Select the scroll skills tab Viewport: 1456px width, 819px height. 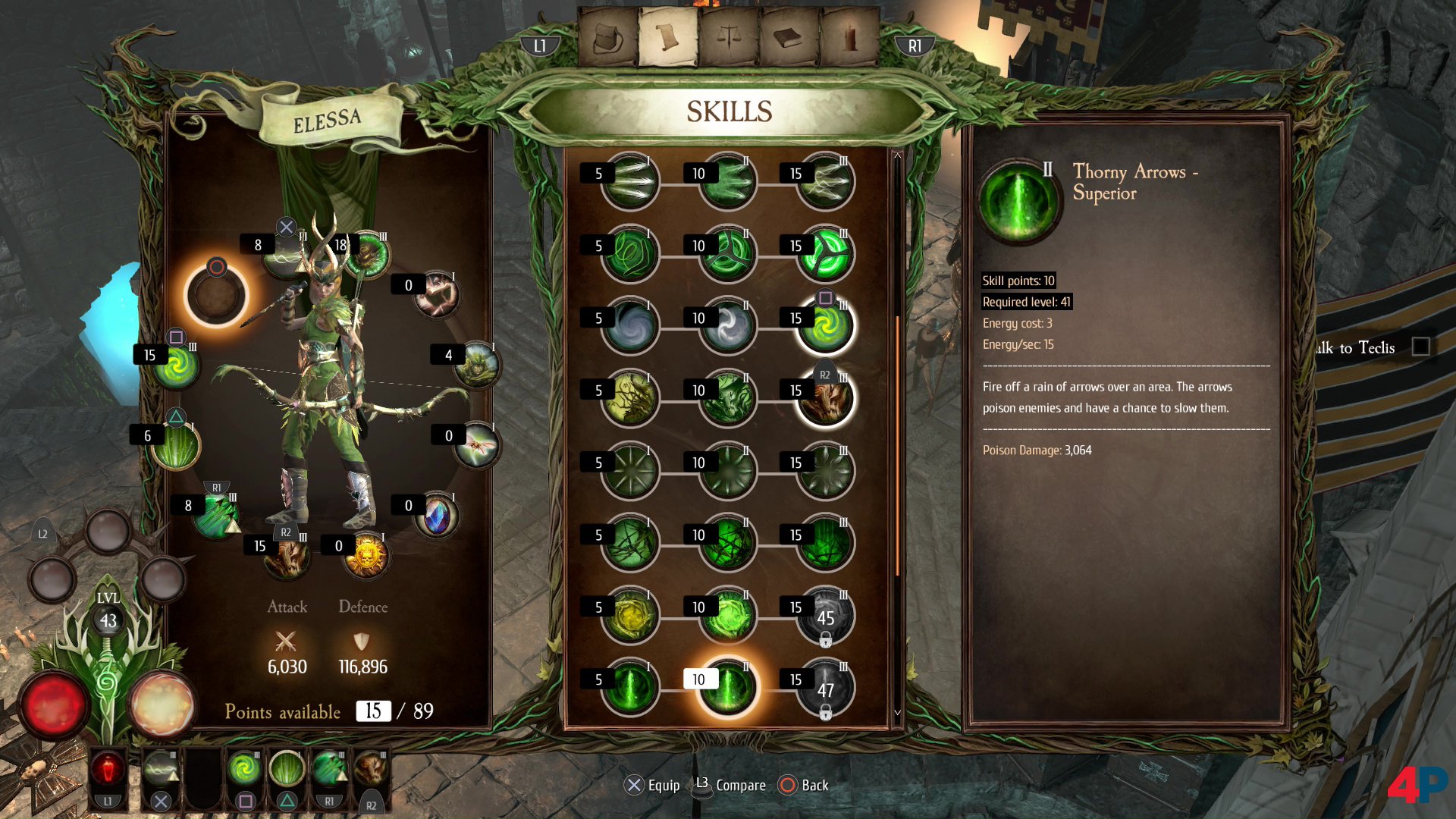[x=668, y=38]
